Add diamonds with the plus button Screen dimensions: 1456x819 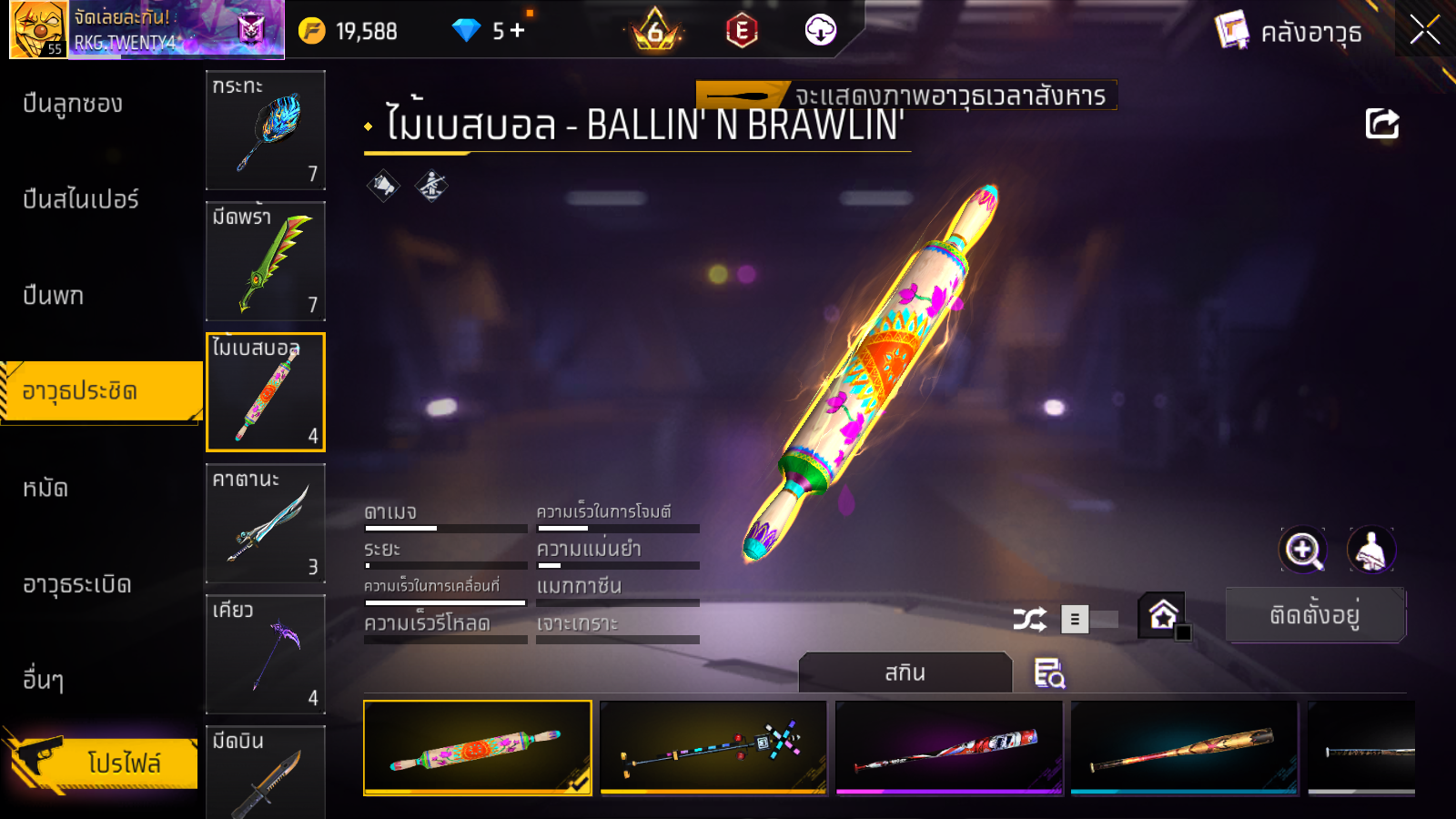pos(518,31)
